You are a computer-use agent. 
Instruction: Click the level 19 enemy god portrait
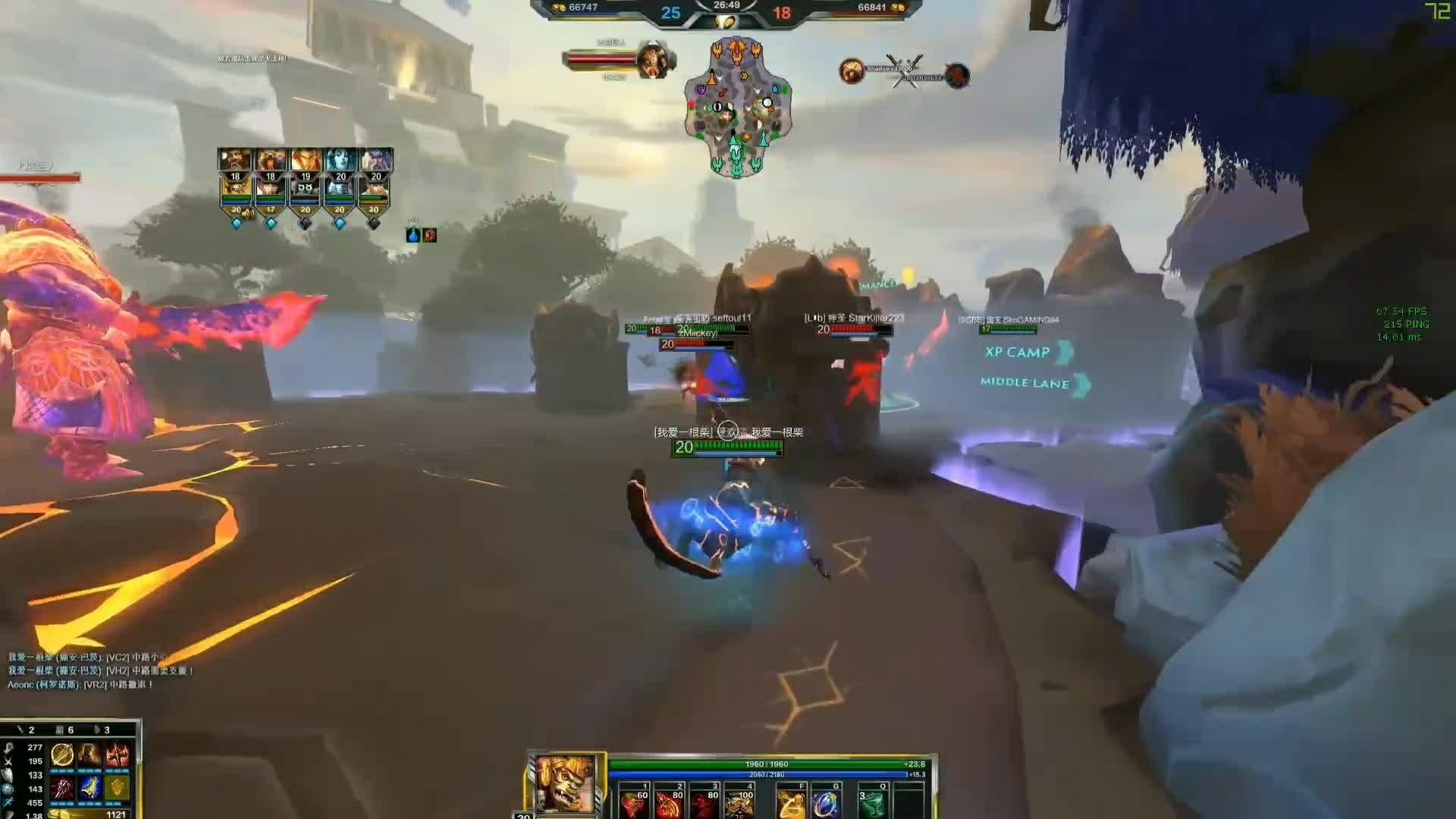tap(306, 162)
